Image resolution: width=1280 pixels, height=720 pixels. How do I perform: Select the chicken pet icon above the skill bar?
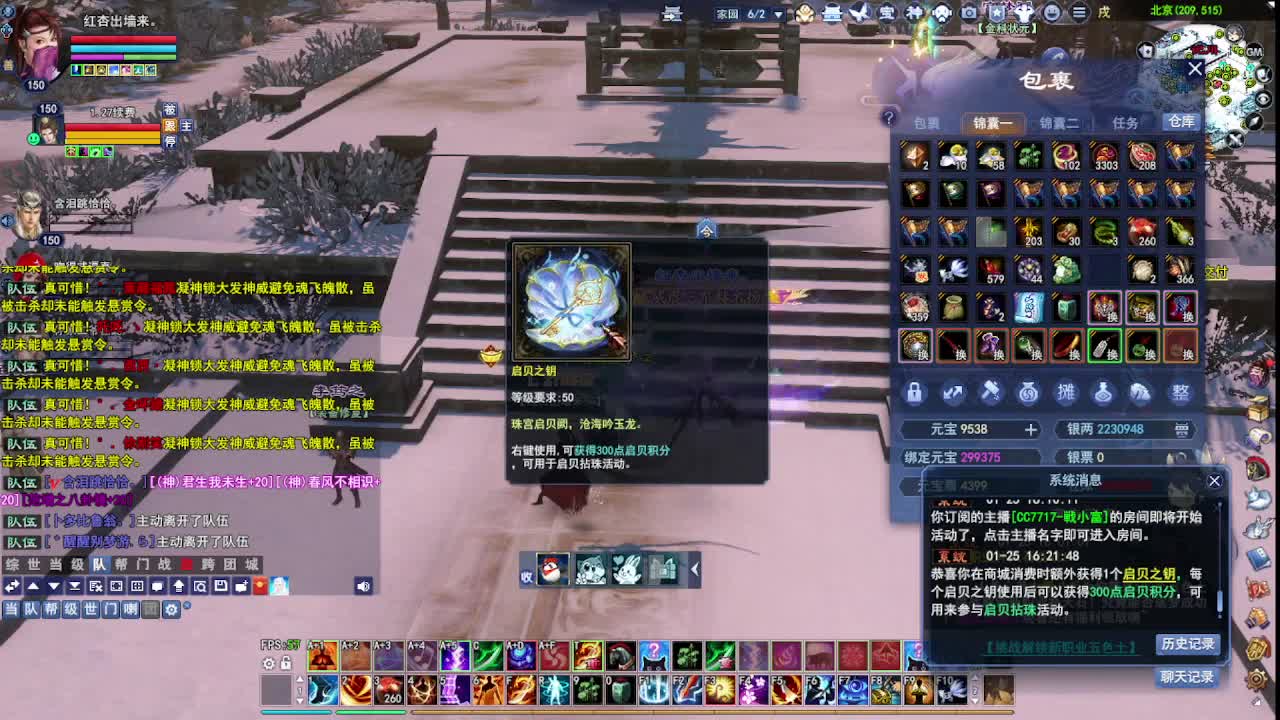pyautogui.click(x=552, y=570)
